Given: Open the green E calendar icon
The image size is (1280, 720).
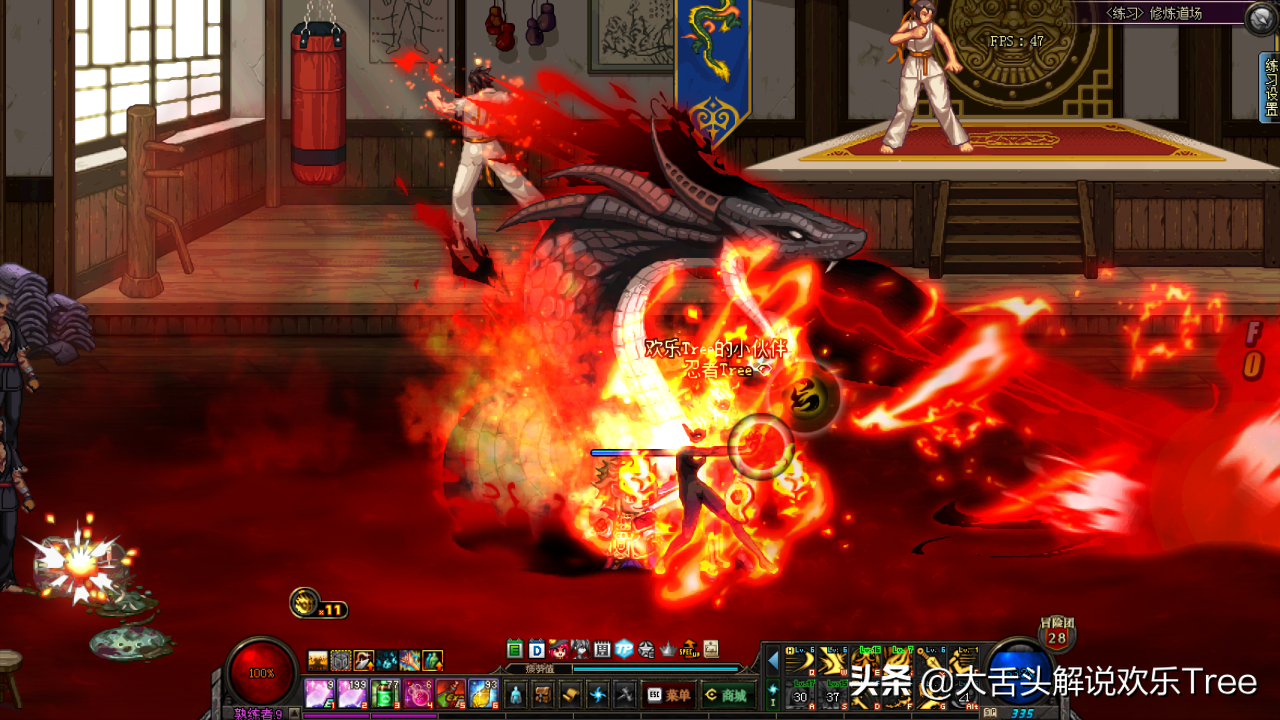Looking at the screenshot, I should click(515, 648).
